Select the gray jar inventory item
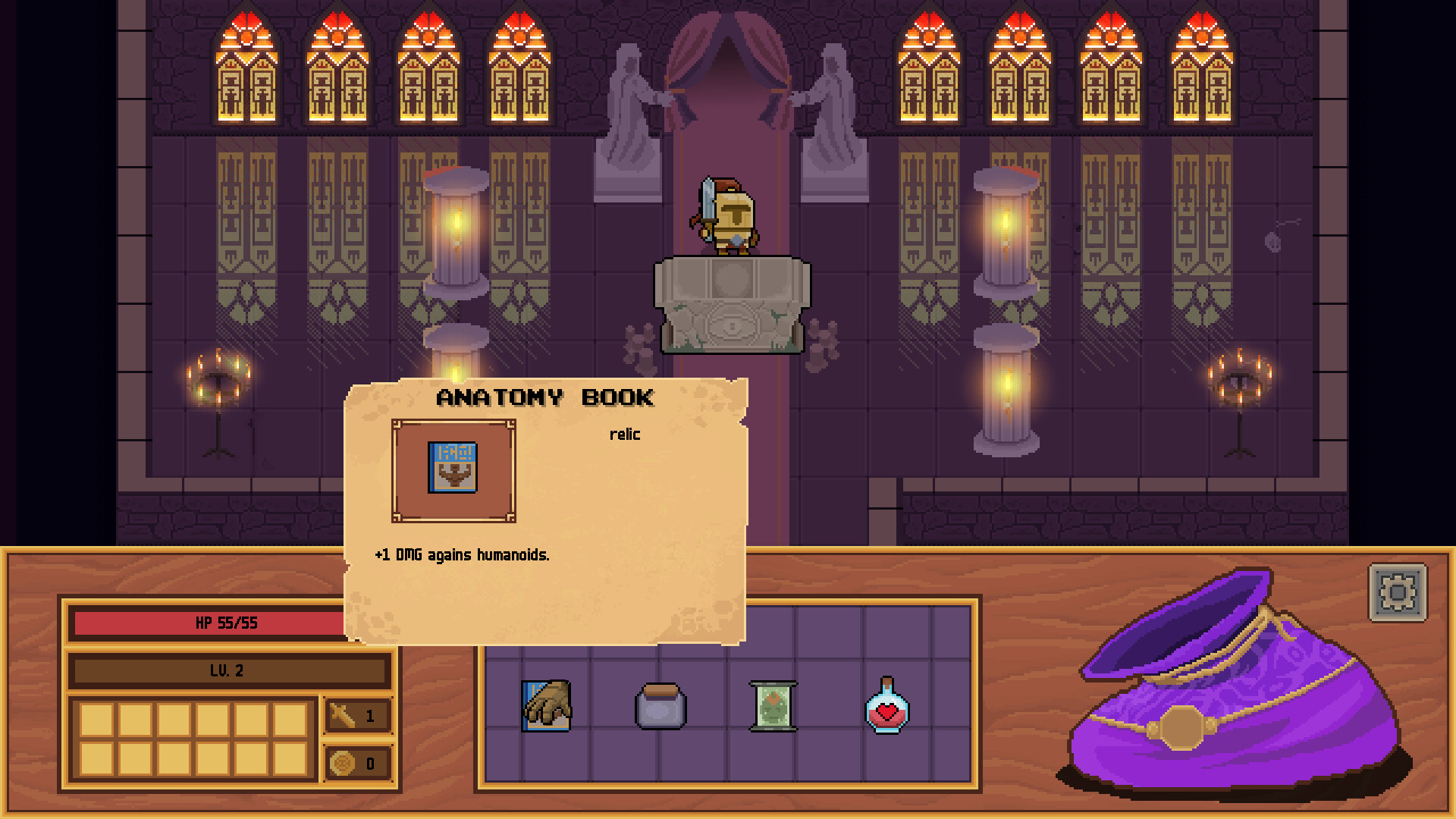This screenshot has width=1456, height=819. click(x=661, y=708)
